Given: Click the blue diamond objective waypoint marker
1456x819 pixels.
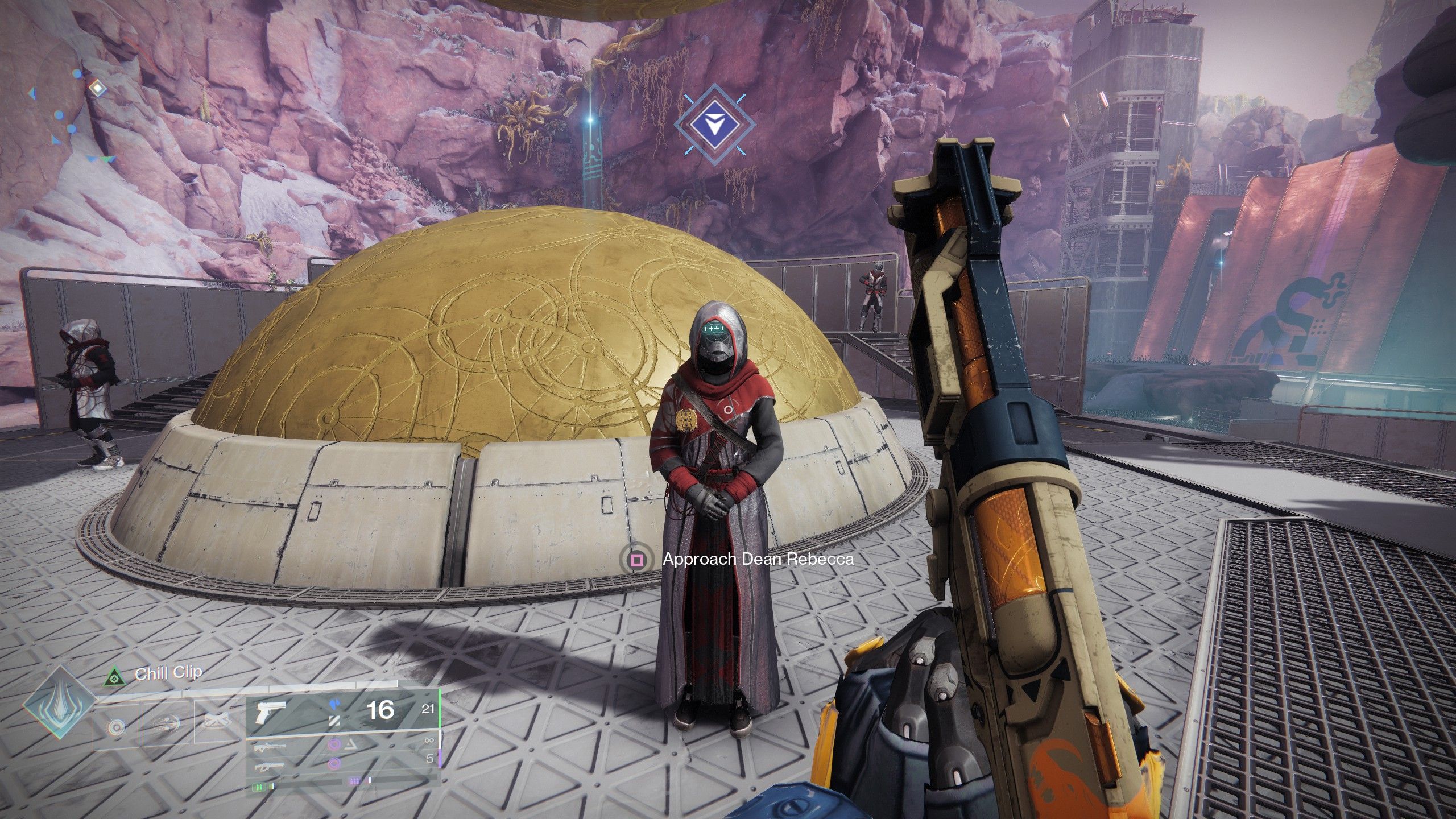Looking at the screenshot, I should tap(714, 123).
